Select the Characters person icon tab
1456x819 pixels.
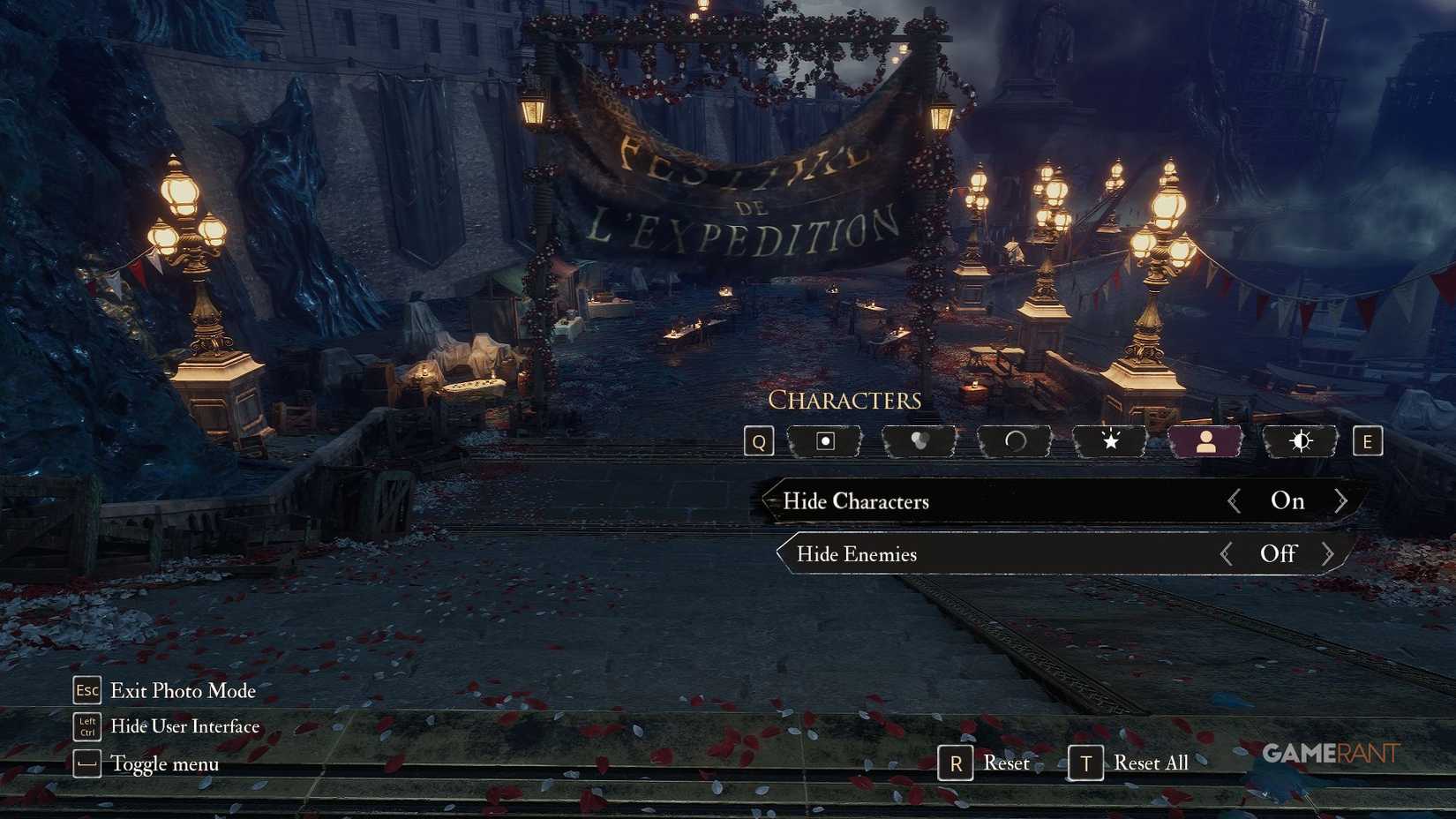1204,441
